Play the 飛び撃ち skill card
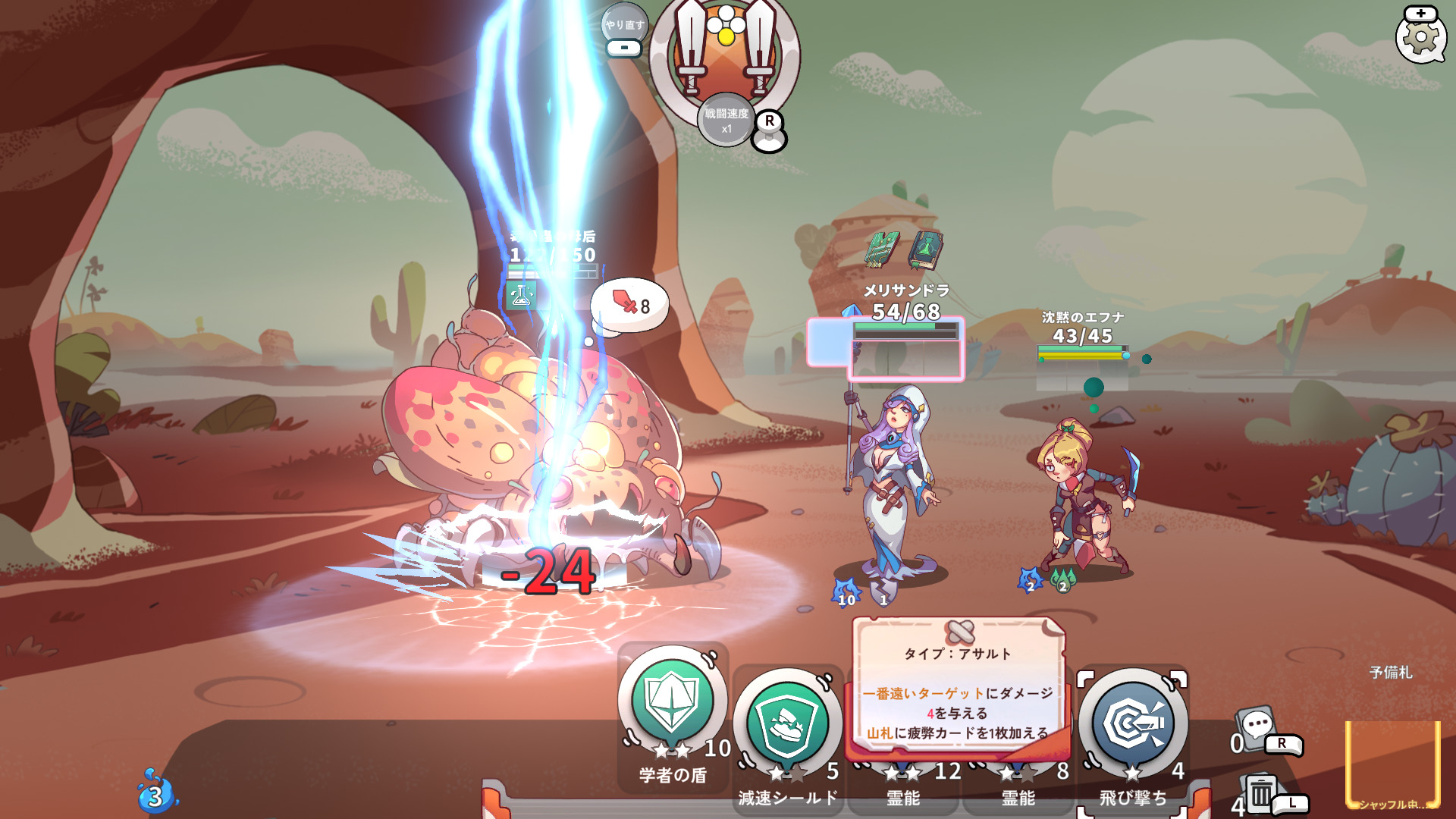This screenshot has width=1456, height=819. coord(1133,724)
